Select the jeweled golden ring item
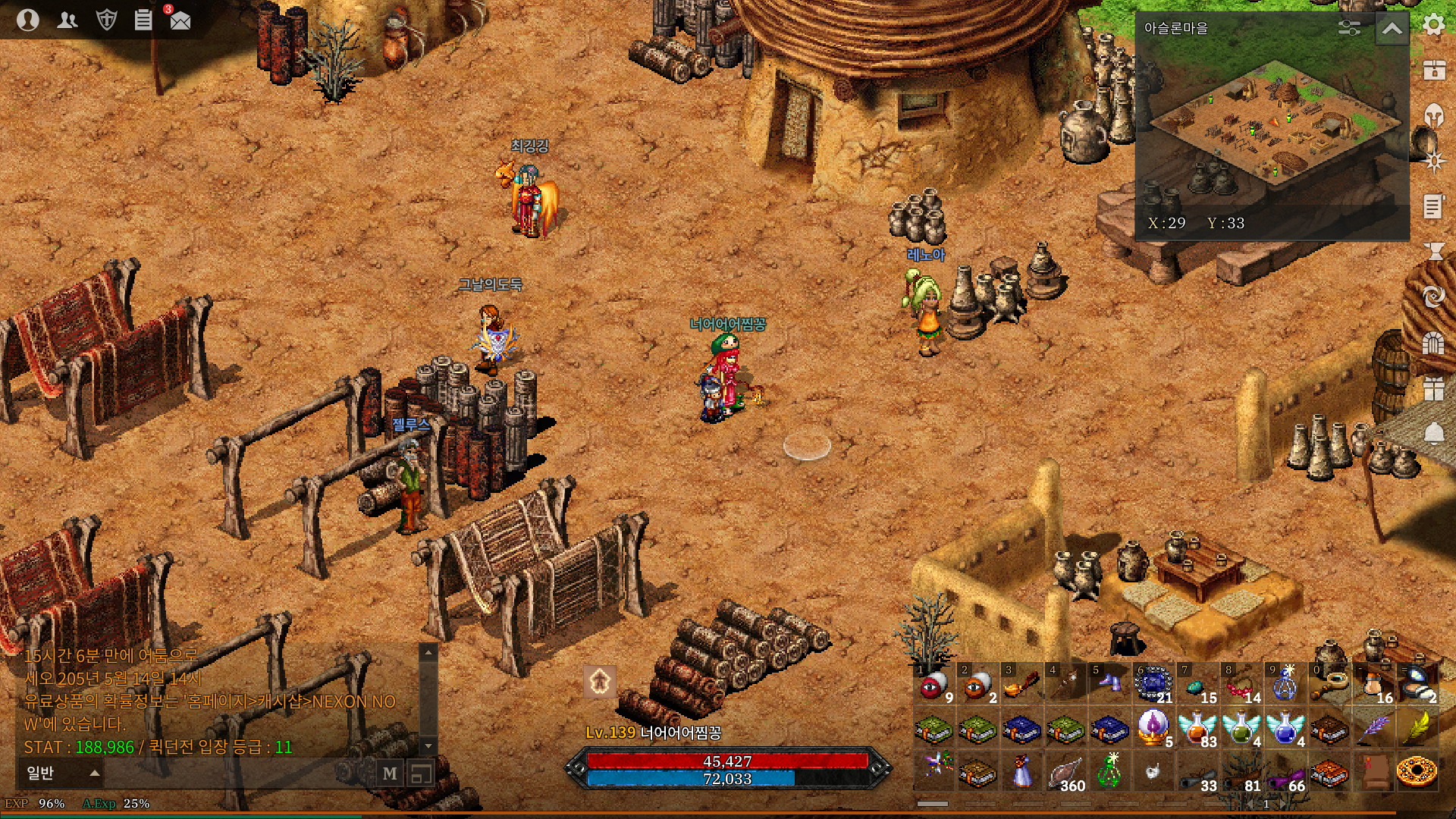The height and width of the screenshot is (819, 1456). pyautogui.click(x=1417, y=772)
